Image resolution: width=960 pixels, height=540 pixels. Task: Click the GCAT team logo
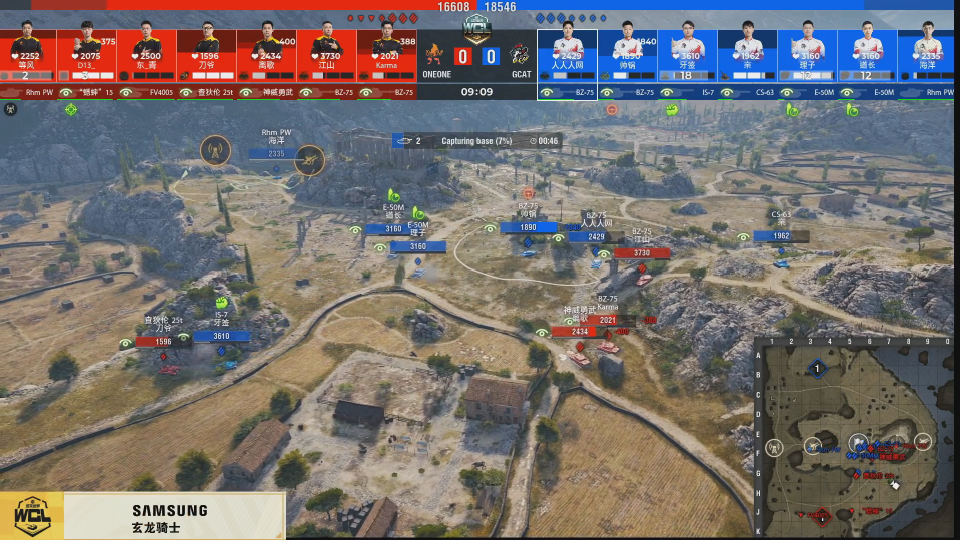point(520,55)
